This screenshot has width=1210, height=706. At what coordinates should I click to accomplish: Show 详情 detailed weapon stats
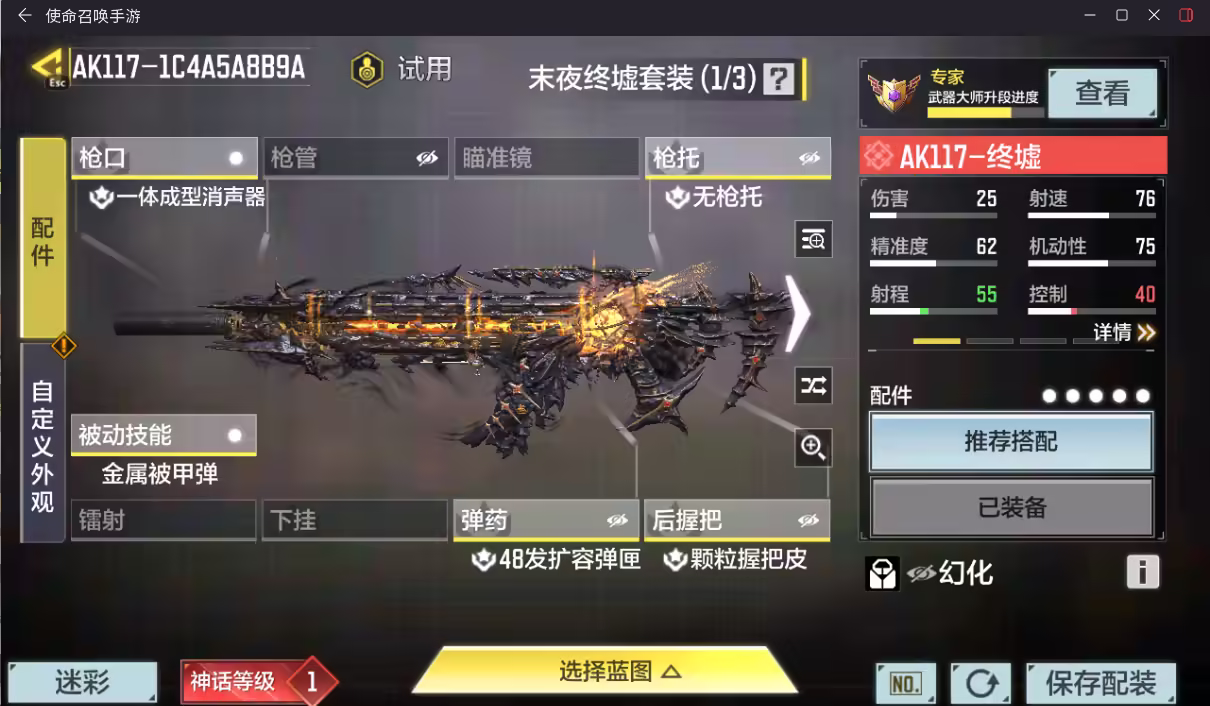point(1124,333)
